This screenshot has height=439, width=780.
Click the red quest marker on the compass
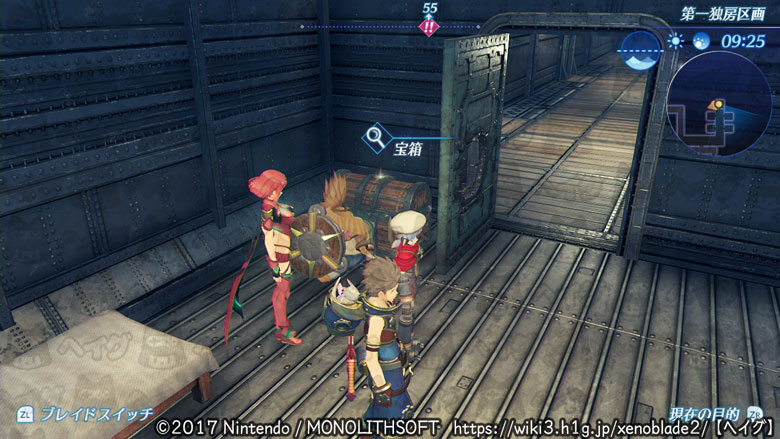click(430, 27)
